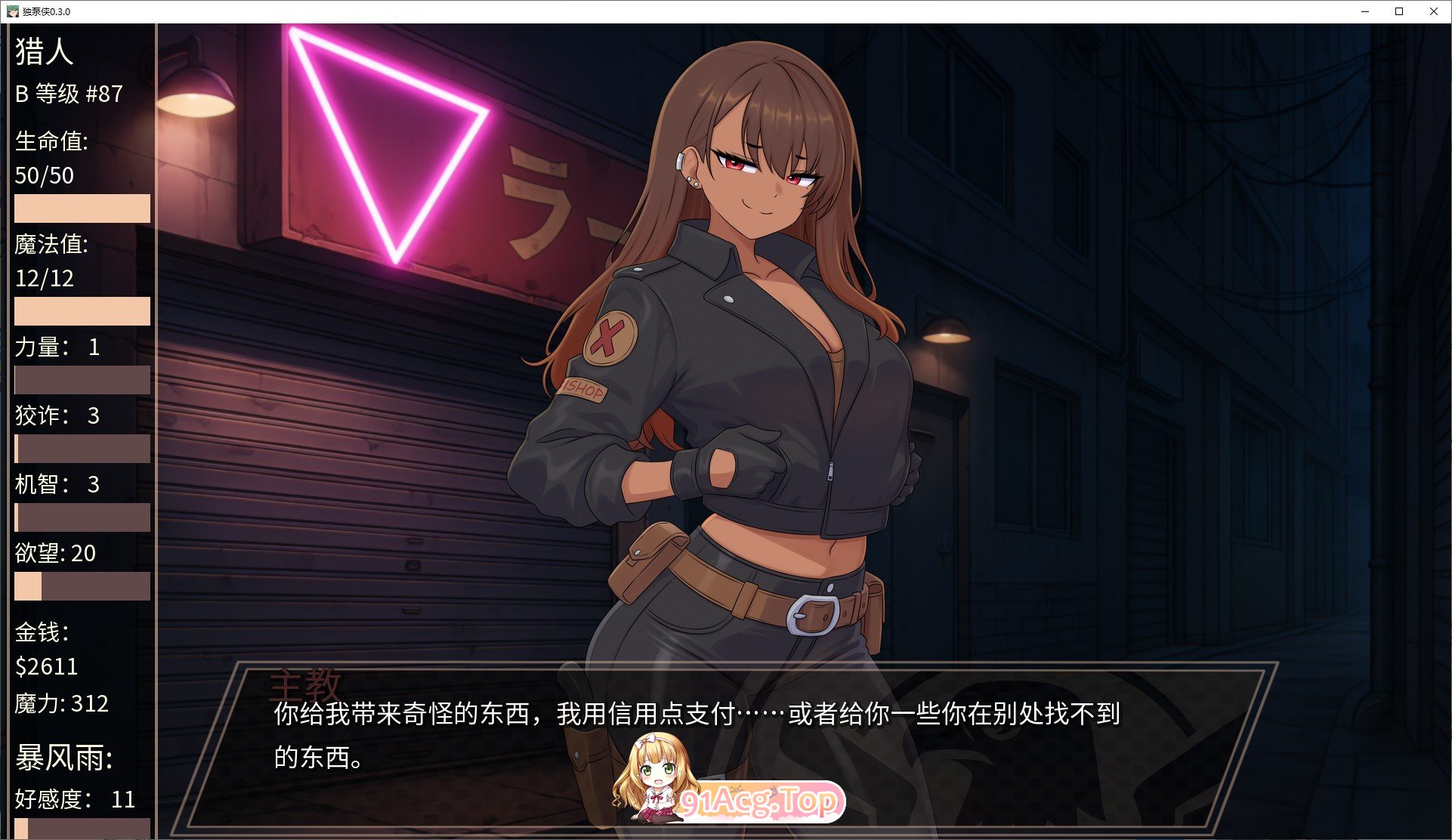Select the 力量 strength stat row
Screen dimensions: 1452x840
[x=54, y=347]
